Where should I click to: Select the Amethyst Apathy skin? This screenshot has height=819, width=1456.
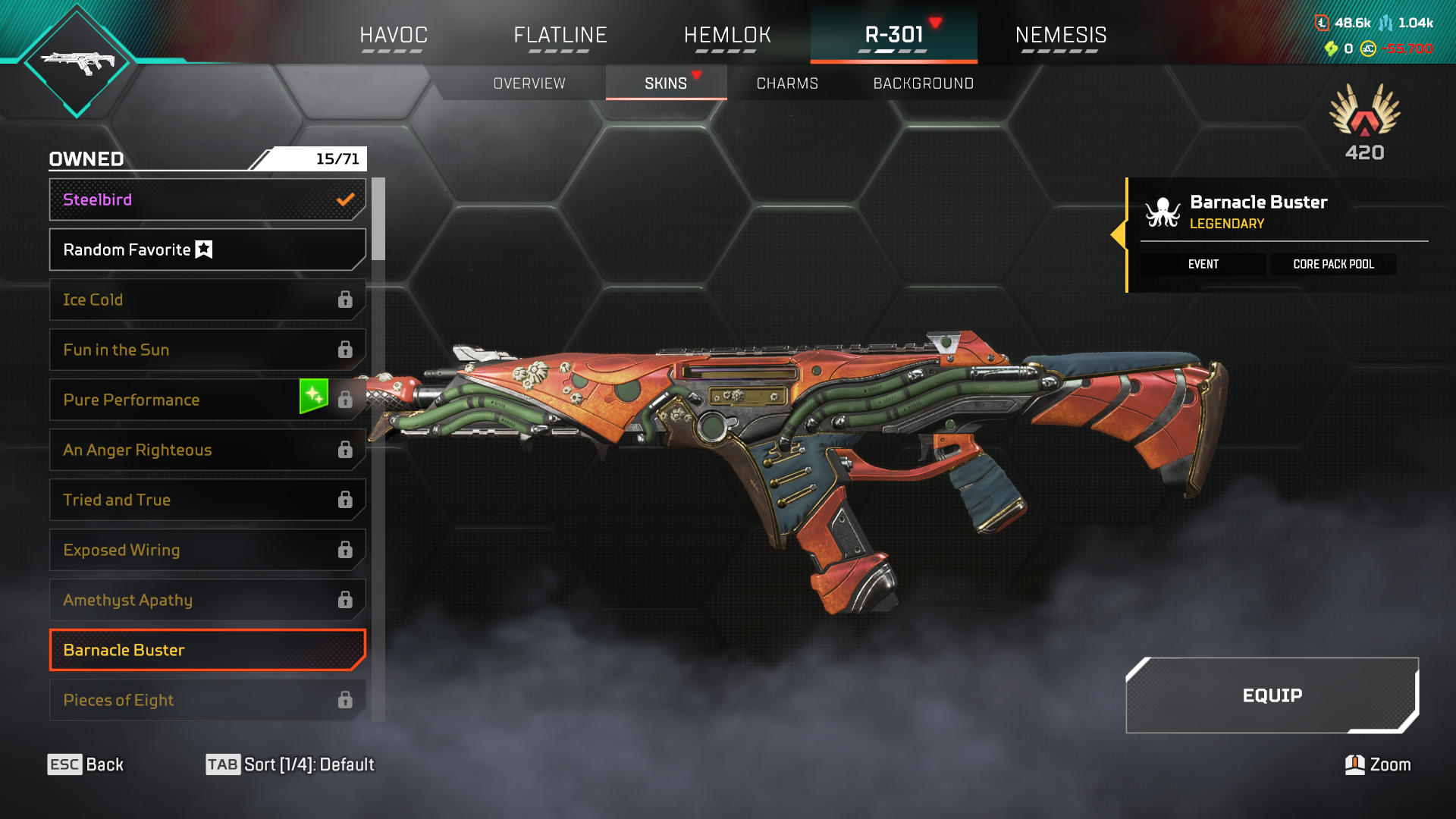tap(207, 600)
